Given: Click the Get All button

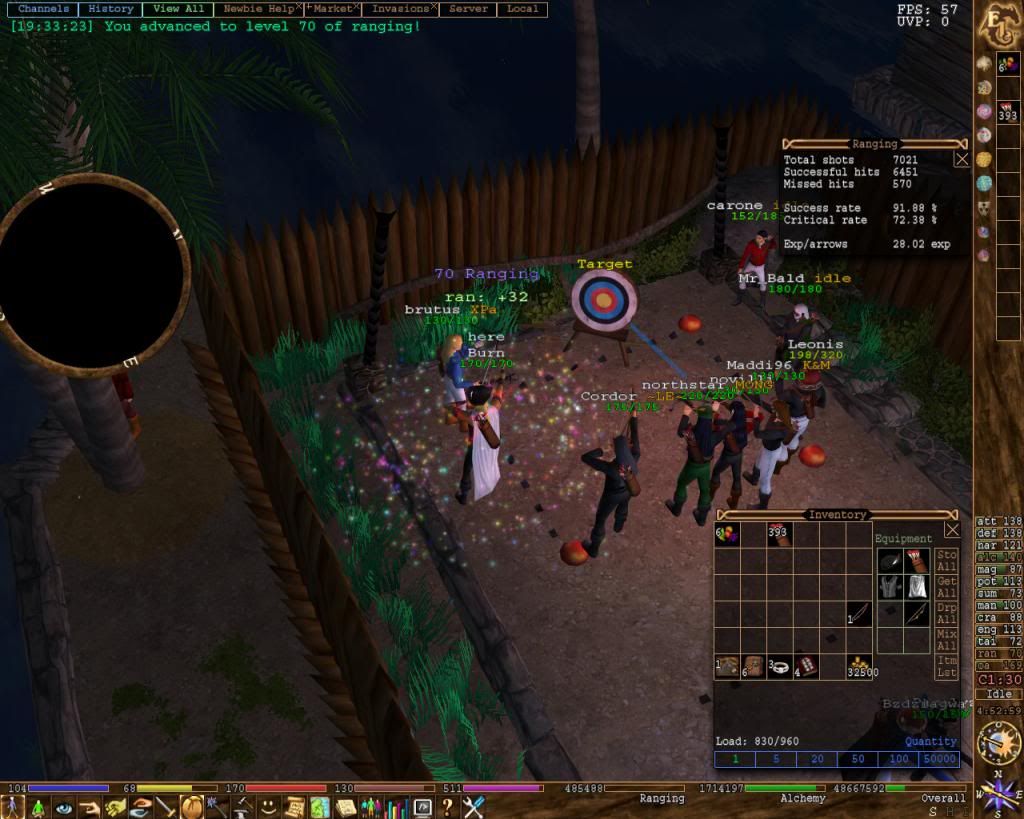Looking at the screenshot, I should [946, 588].
